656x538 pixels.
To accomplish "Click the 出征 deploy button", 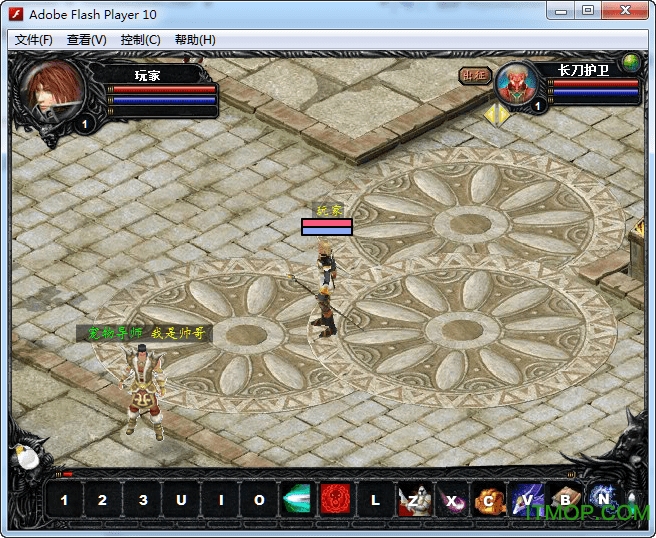I will pos(473,75).
